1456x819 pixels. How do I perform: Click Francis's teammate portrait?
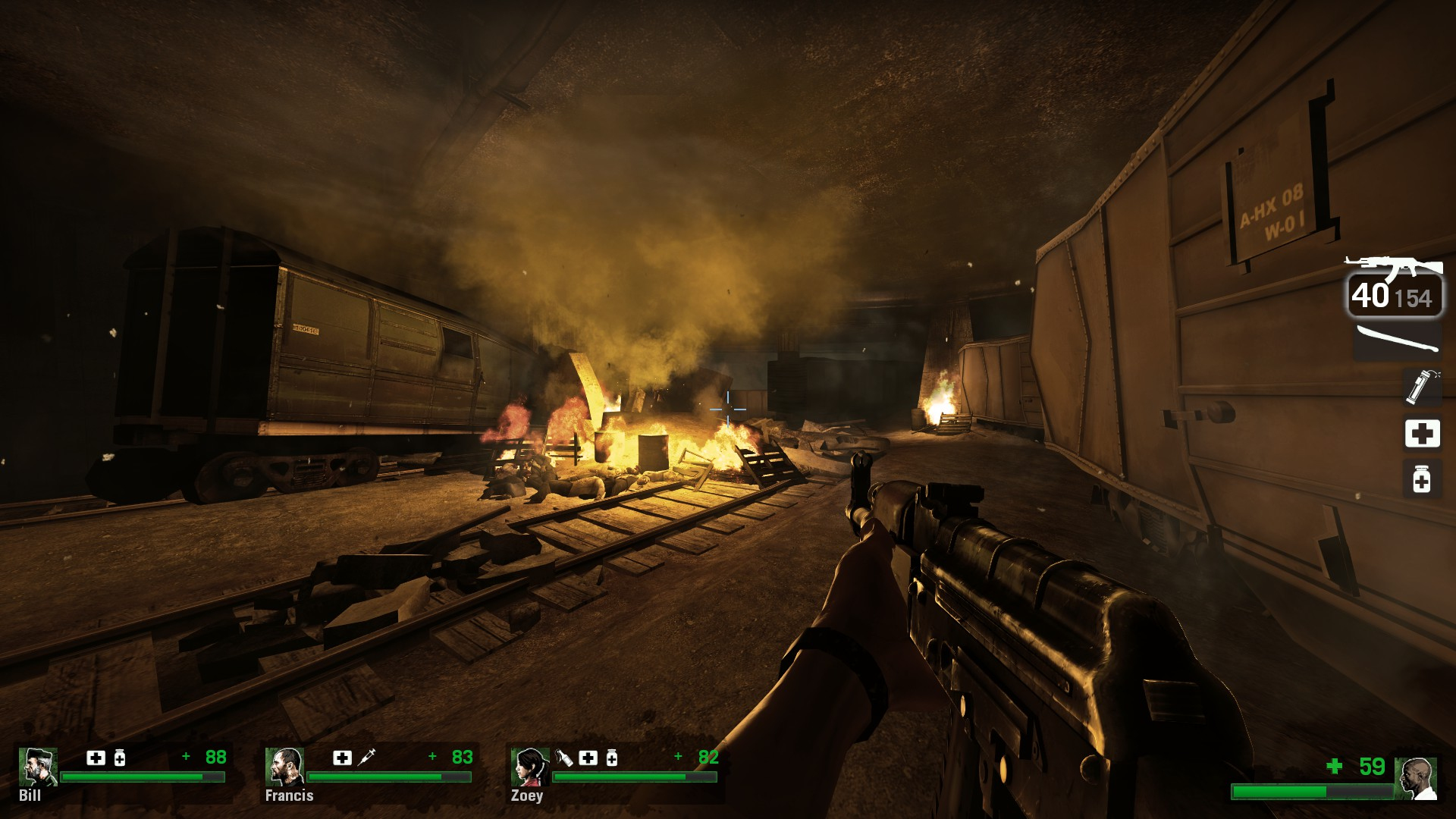pos(284,767)
